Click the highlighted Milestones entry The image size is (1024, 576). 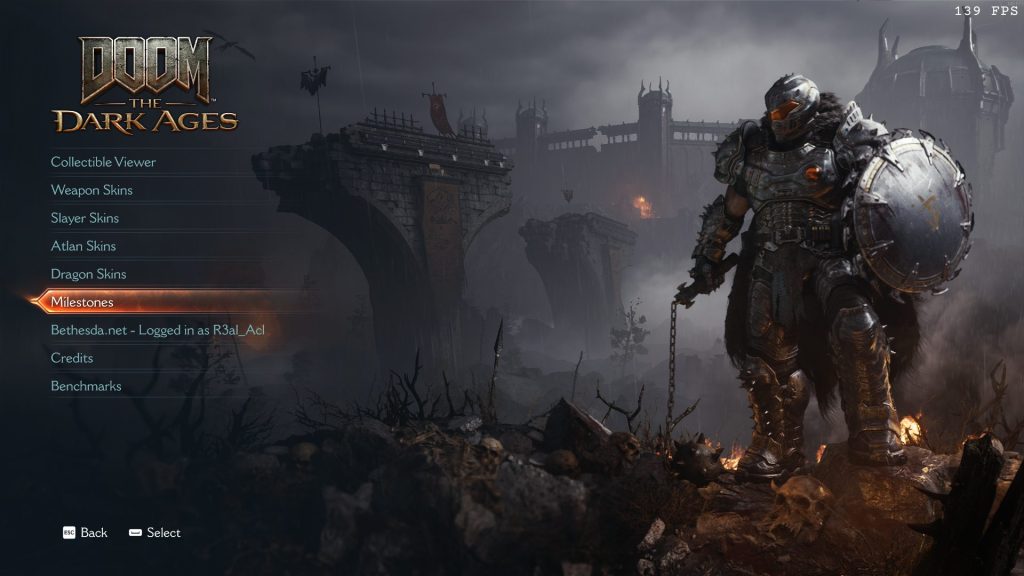tap(82, 302)
